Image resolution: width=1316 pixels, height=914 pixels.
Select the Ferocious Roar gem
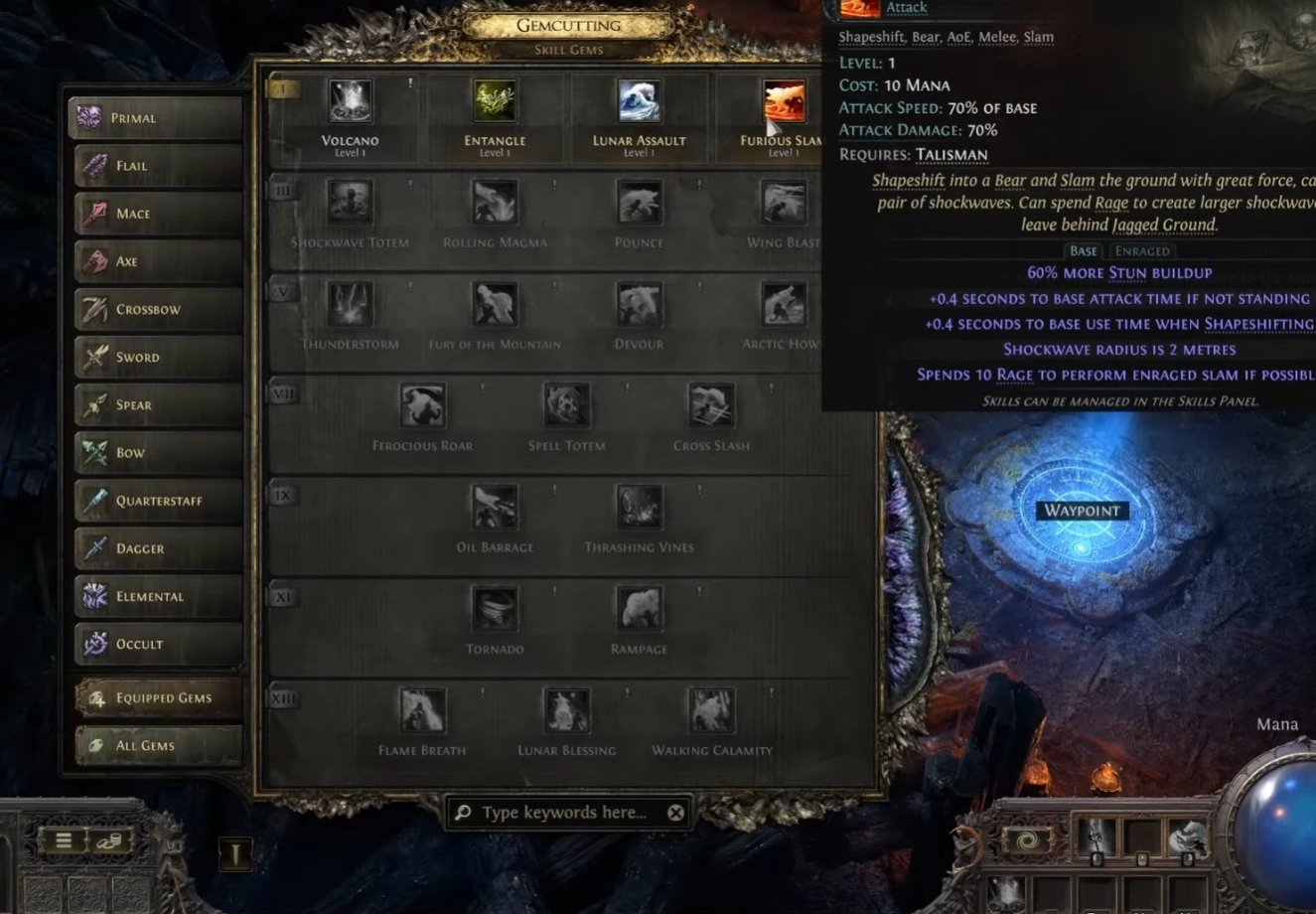(x=422, y=406)
